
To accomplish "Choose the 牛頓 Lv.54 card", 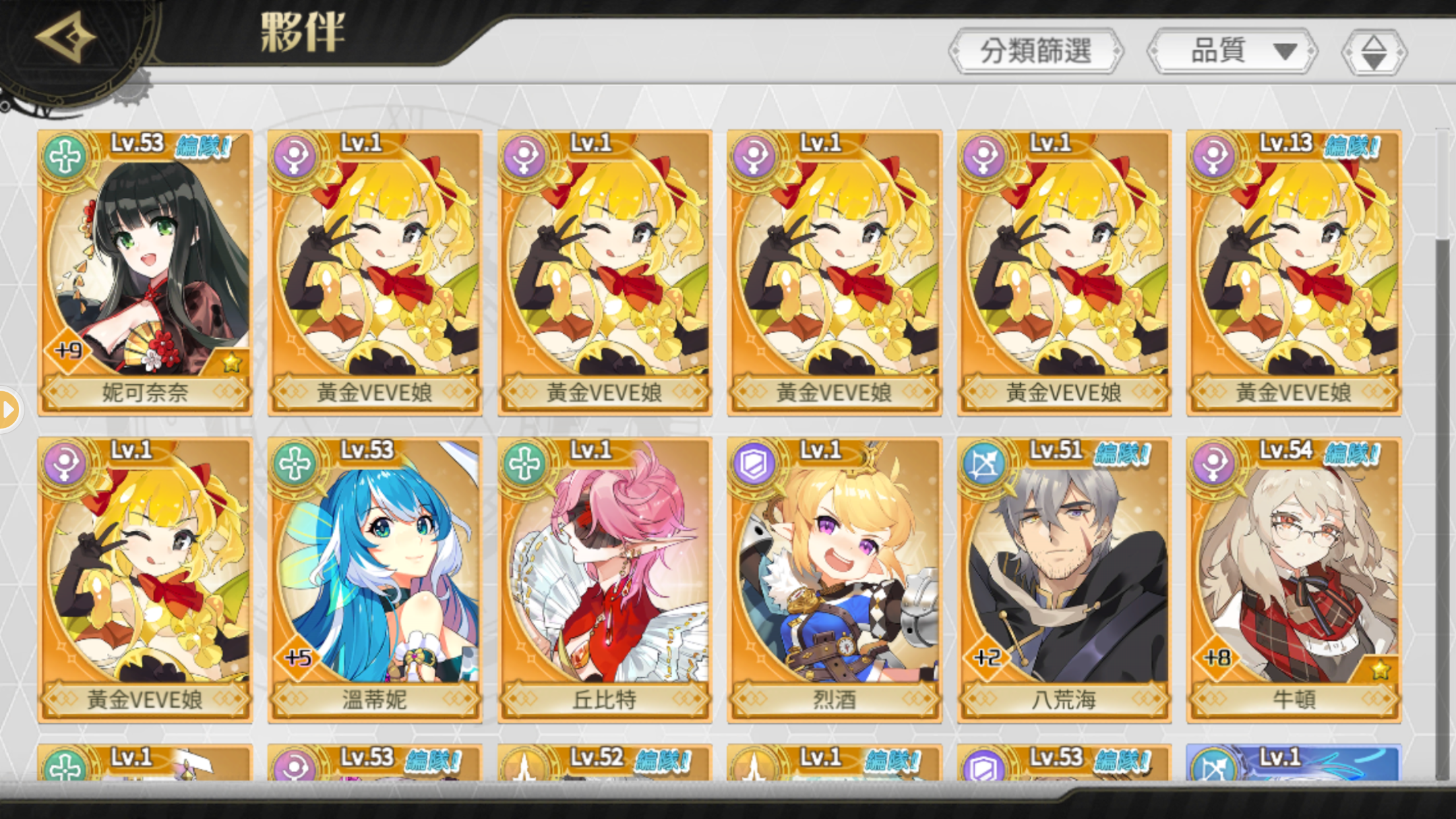I will point(1294,579).
